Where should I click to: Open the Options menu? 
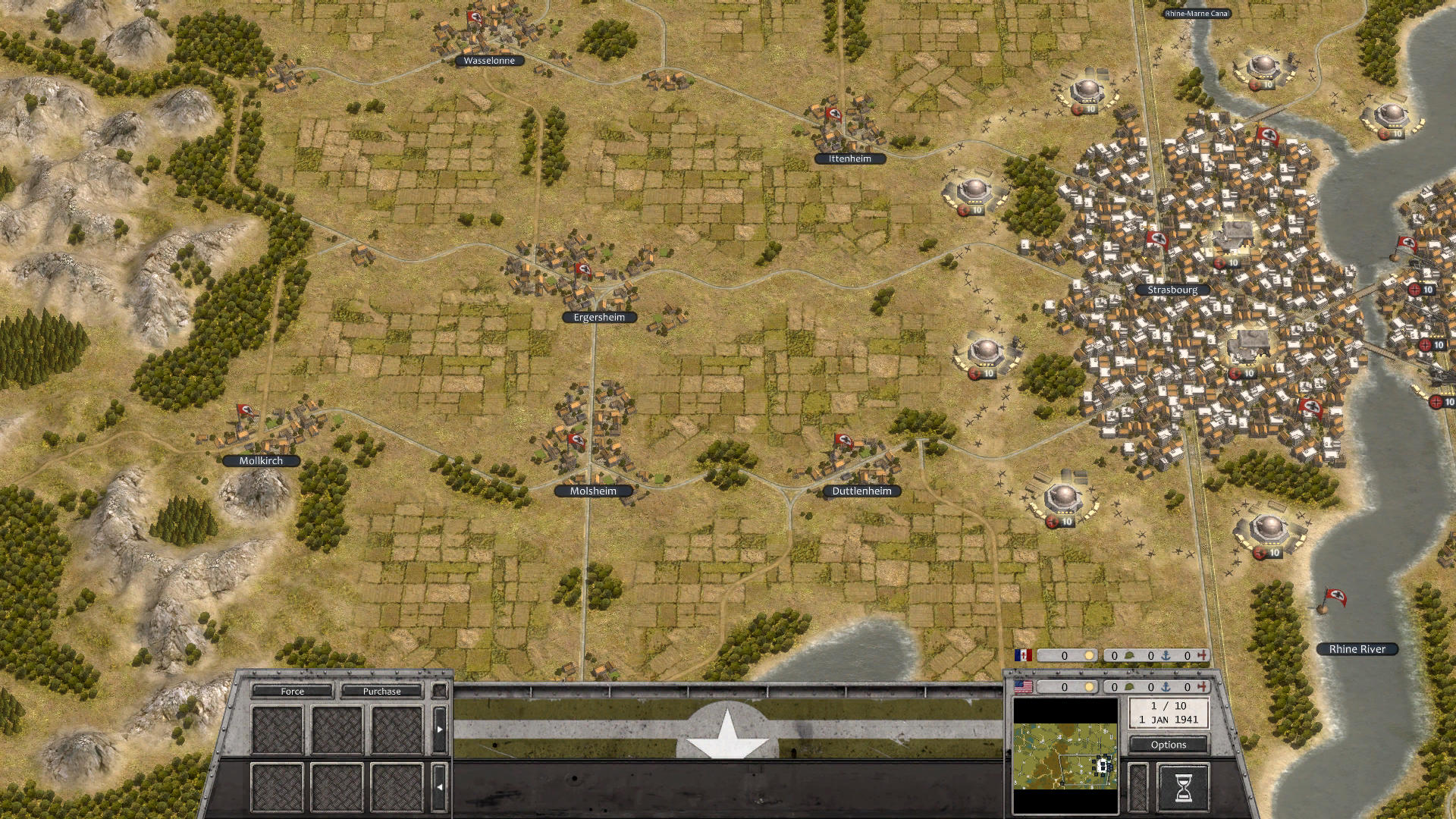click(x=1169, y=745)
